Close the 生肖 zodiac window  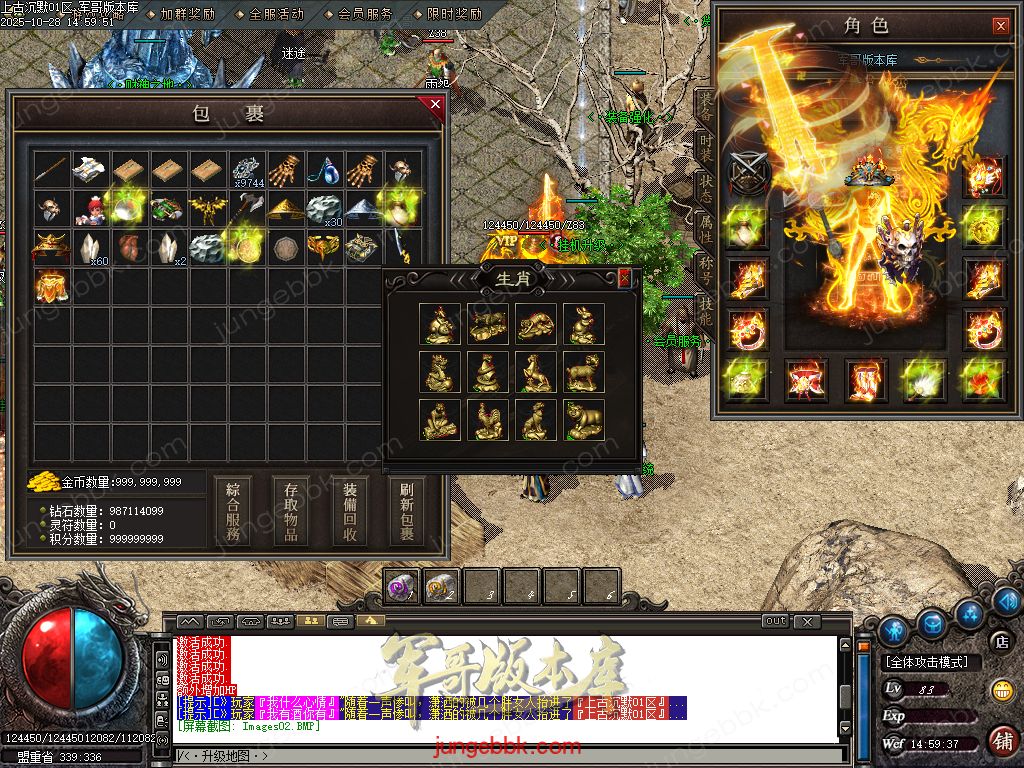click(x=625, y=279)
